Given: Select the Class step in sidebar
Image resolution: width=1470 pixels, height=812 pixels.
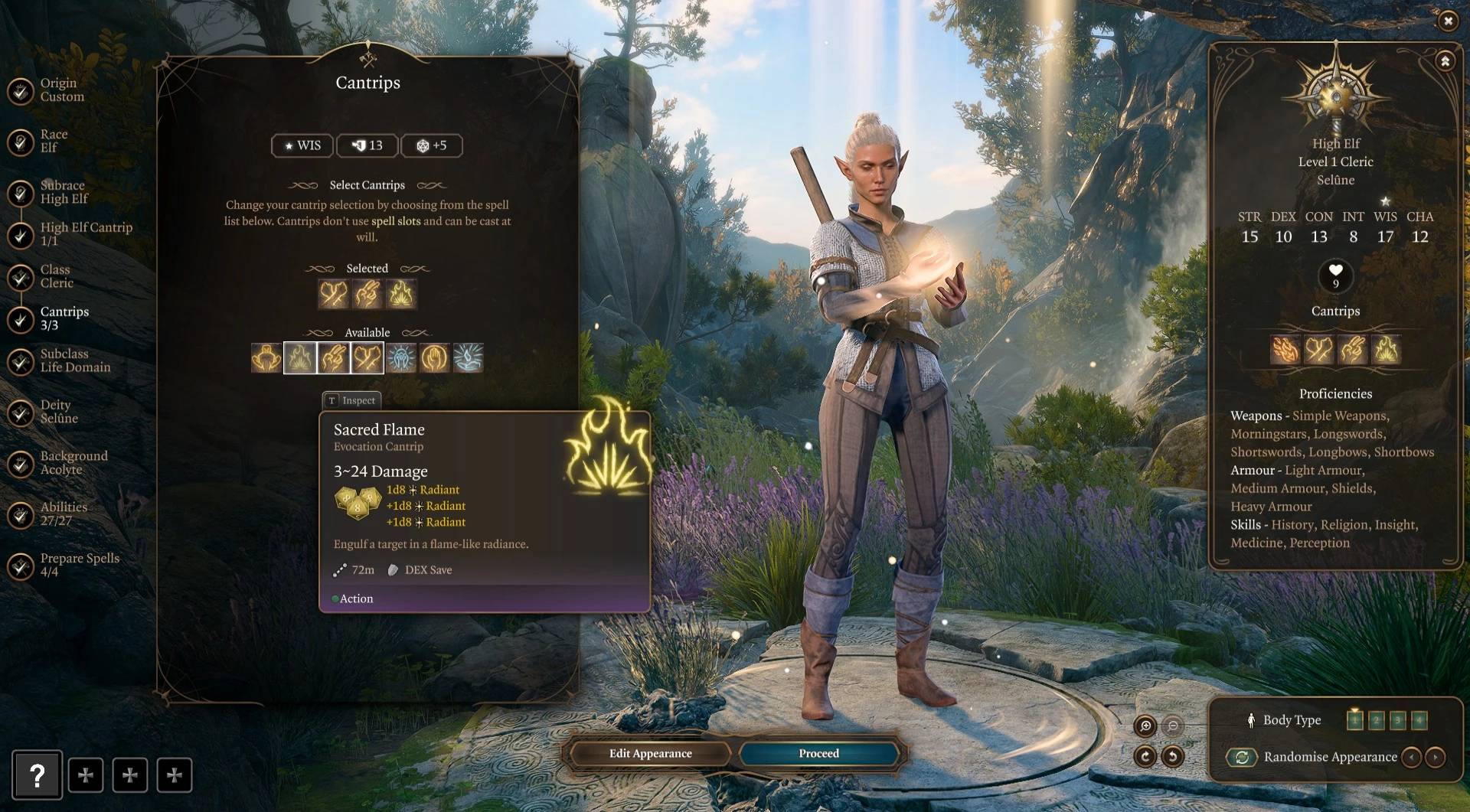Looking at the screenshot, I should [57, 276].
